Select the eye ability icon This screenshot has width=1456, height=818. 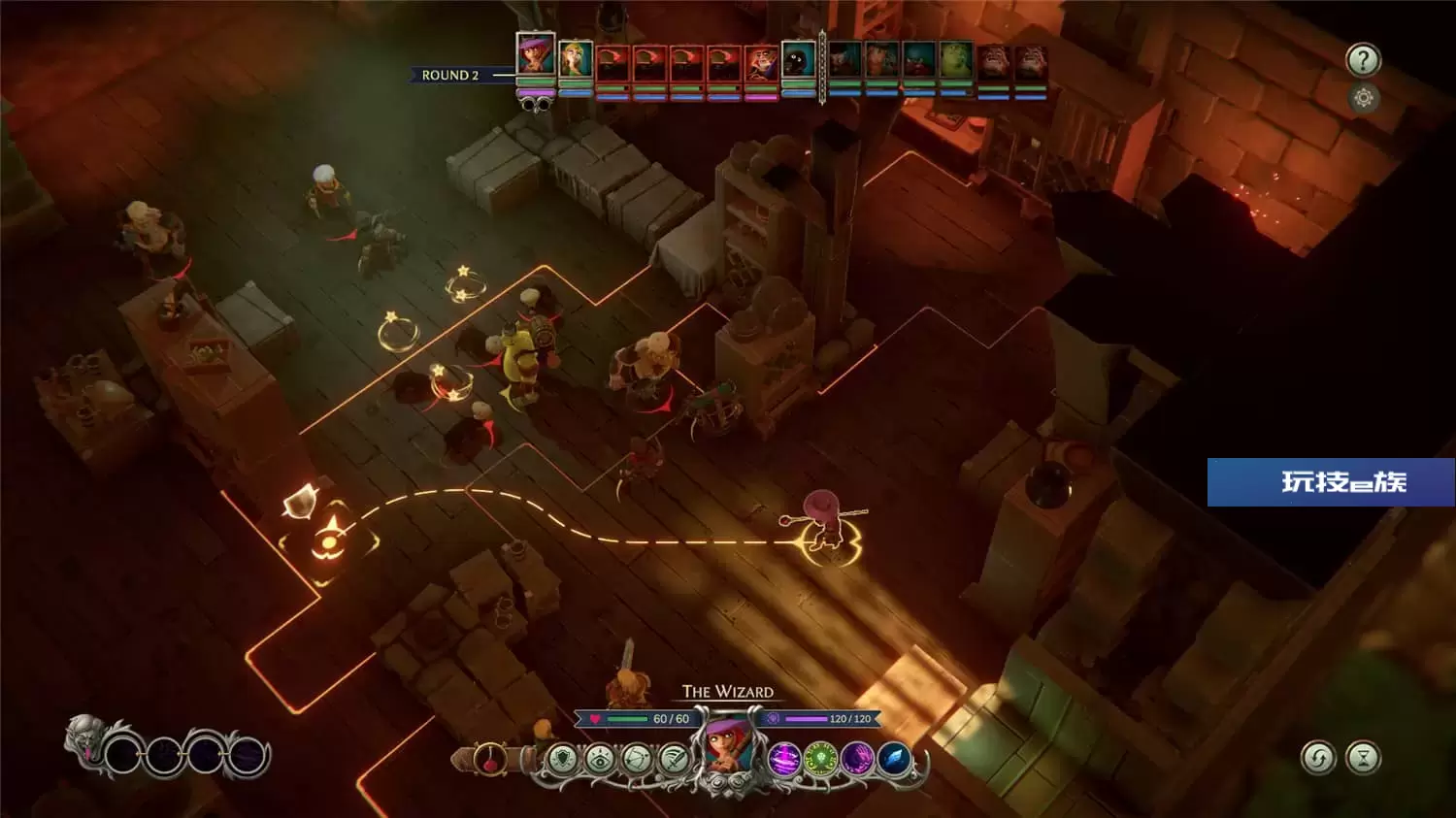(x=600, y=759)
